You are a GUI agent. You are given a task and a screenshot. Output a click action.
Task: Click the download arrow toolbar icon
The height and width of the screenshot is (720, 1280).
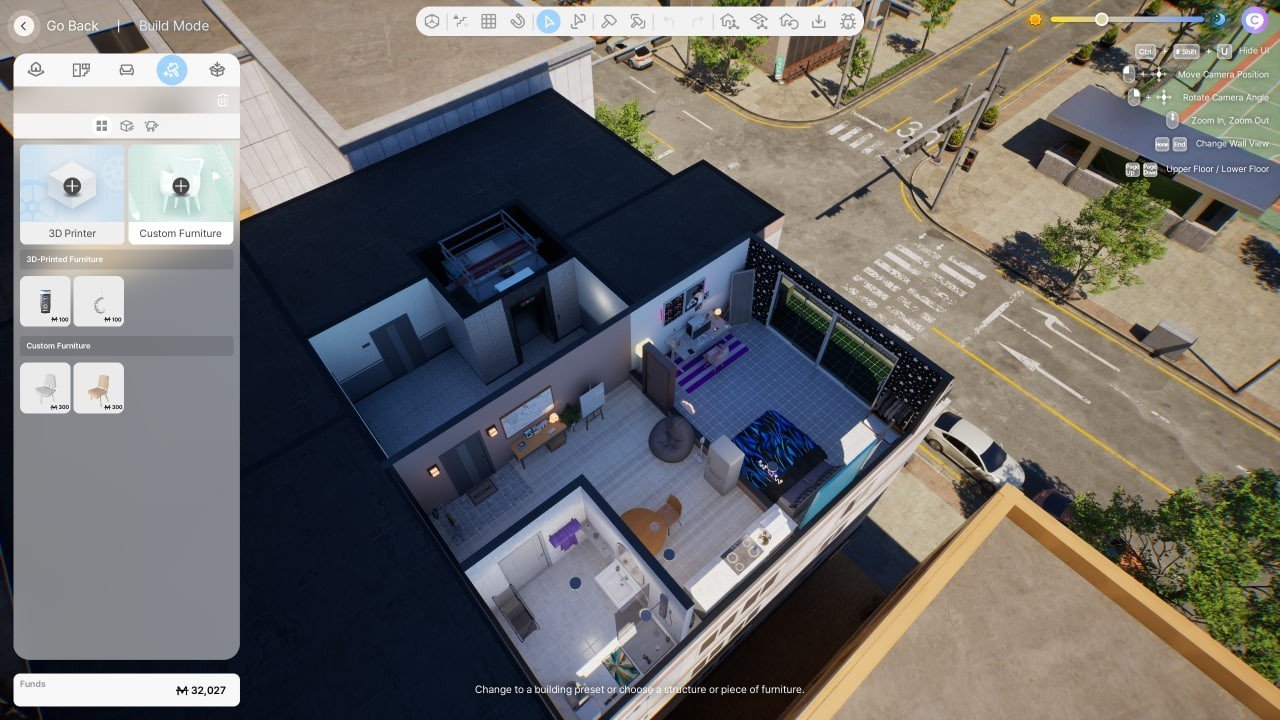(x=818, y=21)
